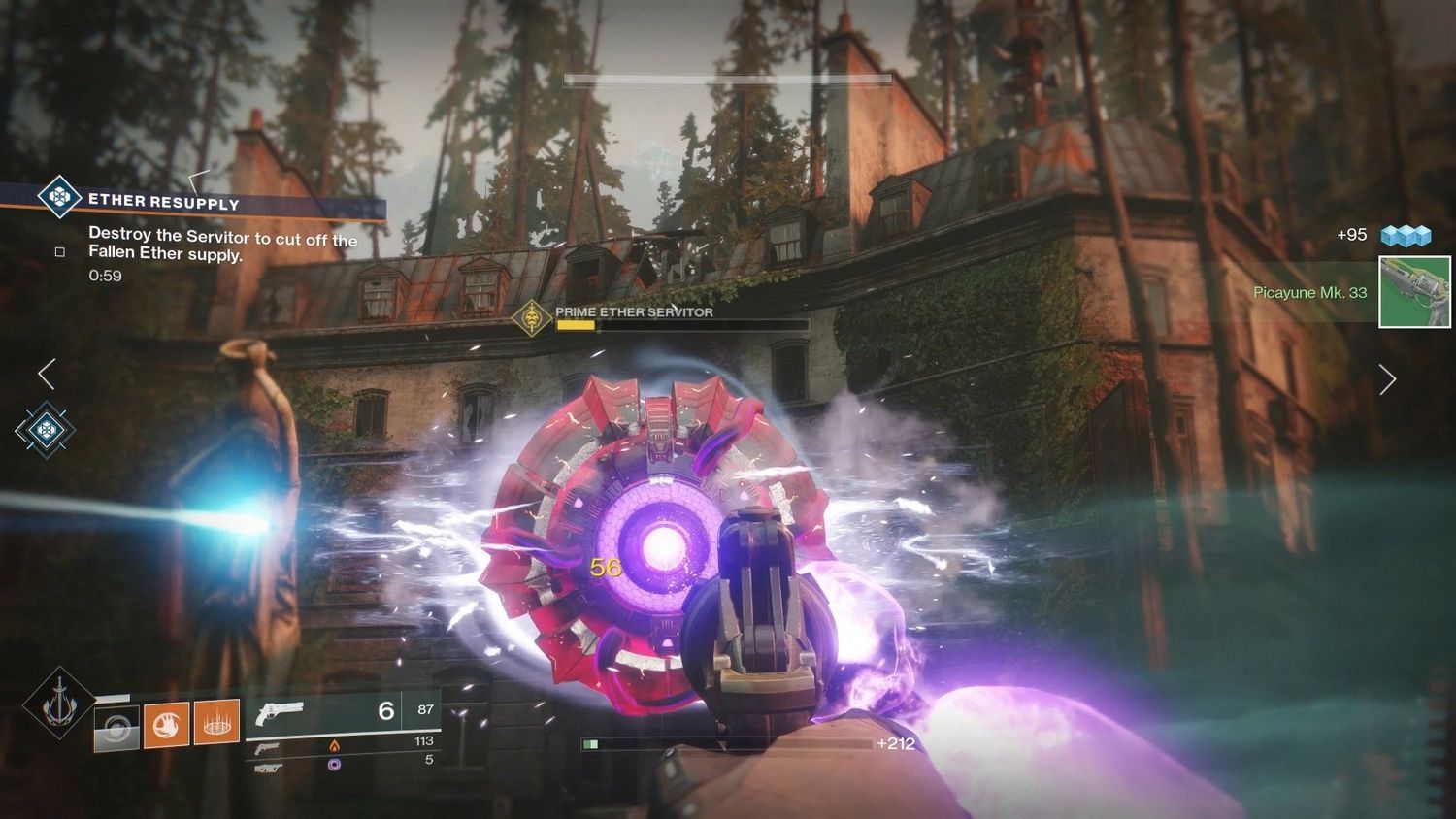Advance to the next gallery image
Viewport: 1456px width, 819px height.
click(x=1387, y=379)
